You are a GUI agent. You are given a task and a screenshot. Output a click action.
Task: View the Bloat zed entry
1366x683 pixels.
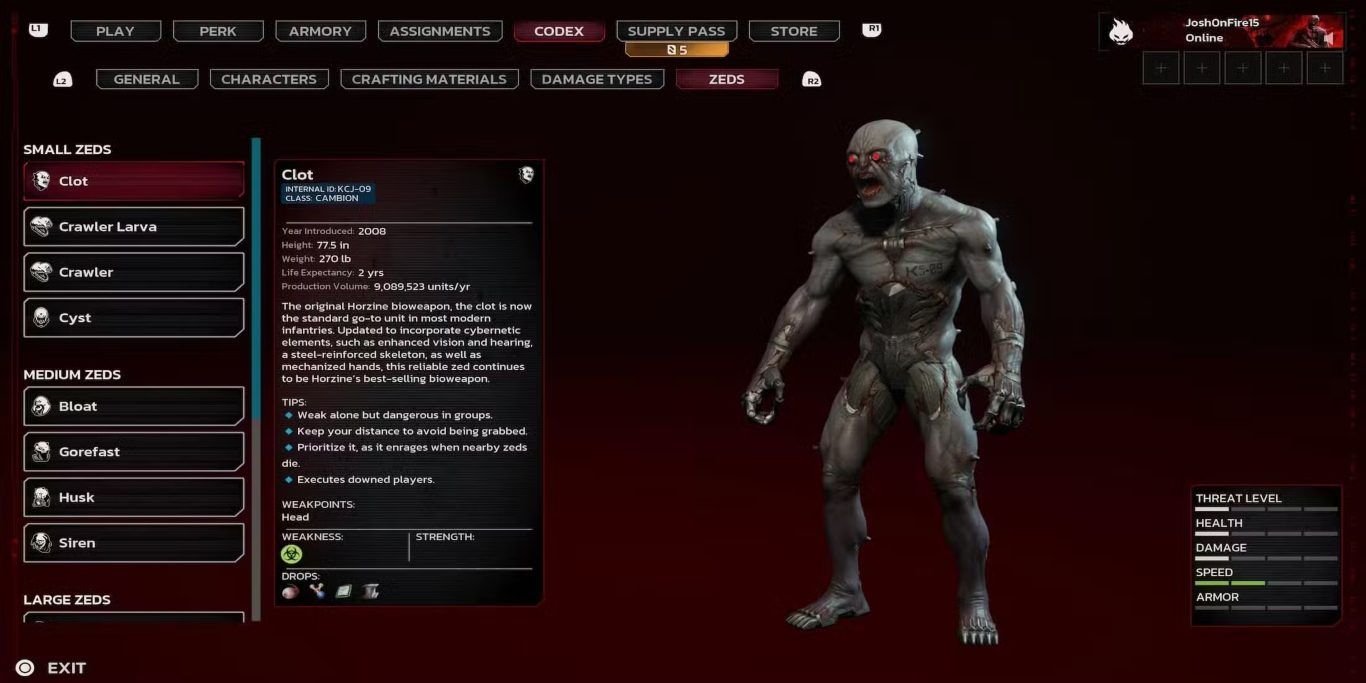(x=134, y=406)
